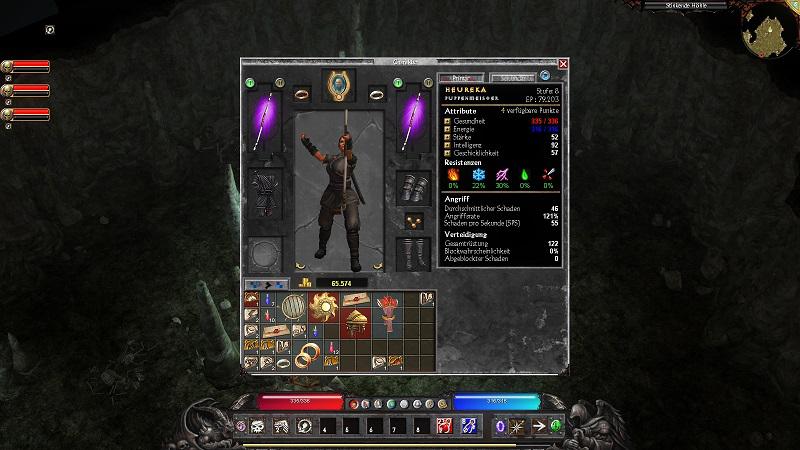Image resolution: width=800 pixels, height=450 pixels.
Task: Click the purple portal icon beside the hotbar arrow
Action: [501, 426]
